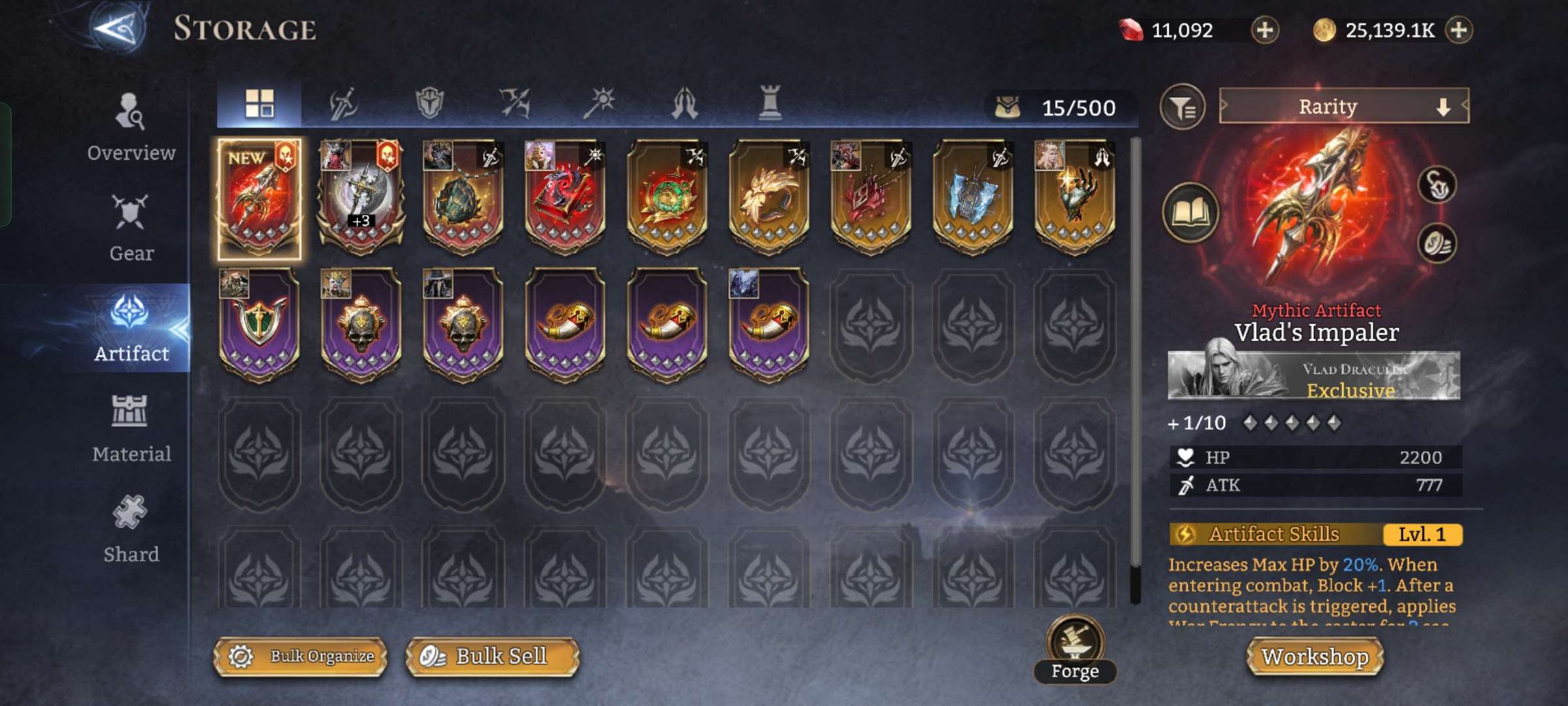Select the all-artifacts grid tab
Screen dimensions: 1568x706
tap(259, 104)
